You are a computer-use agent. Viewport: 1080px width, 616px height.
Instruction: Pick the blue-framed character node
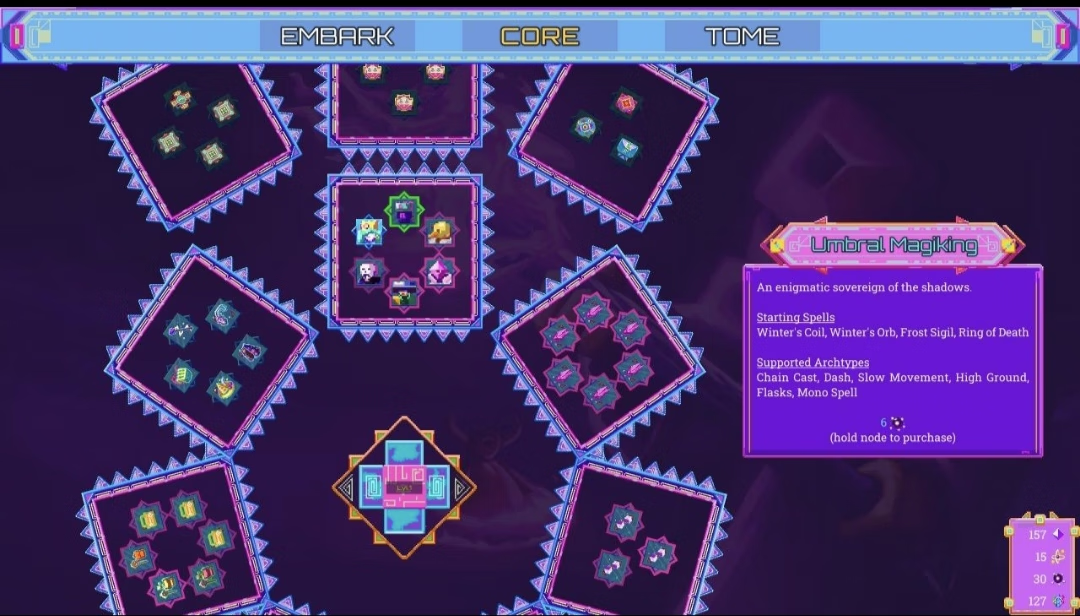369,231
